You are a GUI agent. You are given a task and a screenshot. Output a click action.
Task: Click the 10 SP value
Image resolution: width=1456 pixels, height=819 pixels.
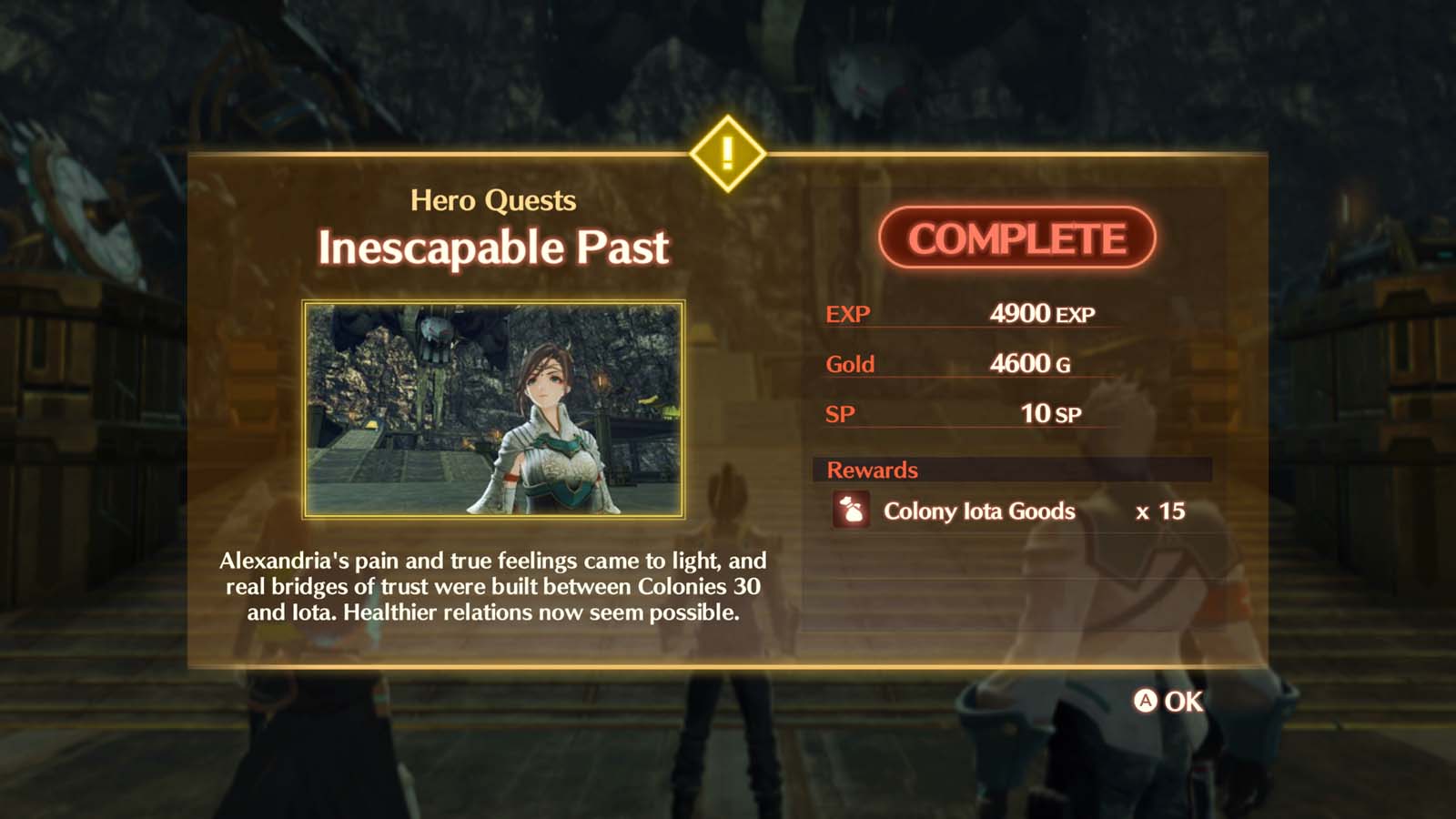1051,413
